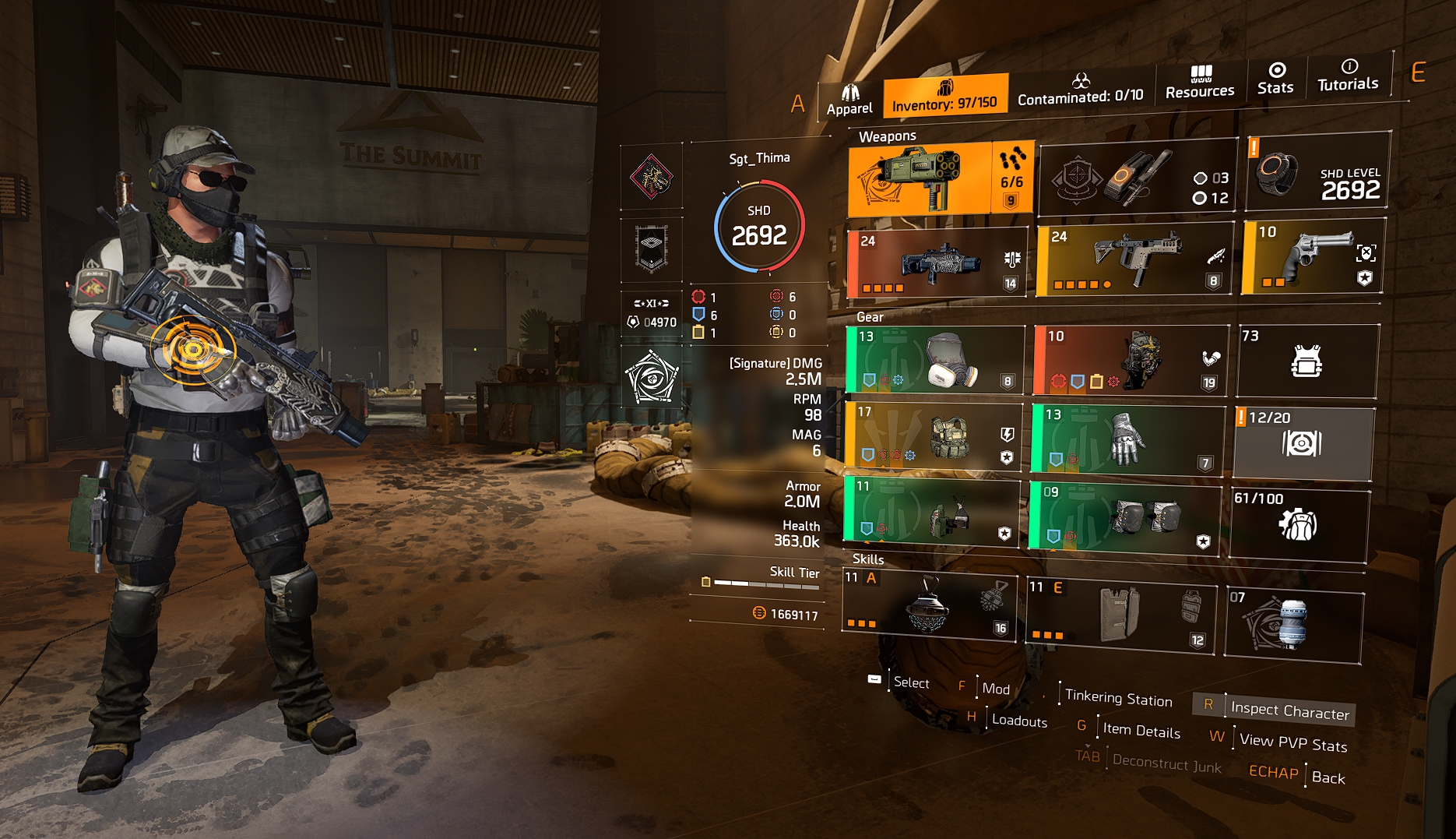Image resolution: width=1456 pixels, height=839 pixels.
Task: Select the gloves gear slot
Action: 1127,439
